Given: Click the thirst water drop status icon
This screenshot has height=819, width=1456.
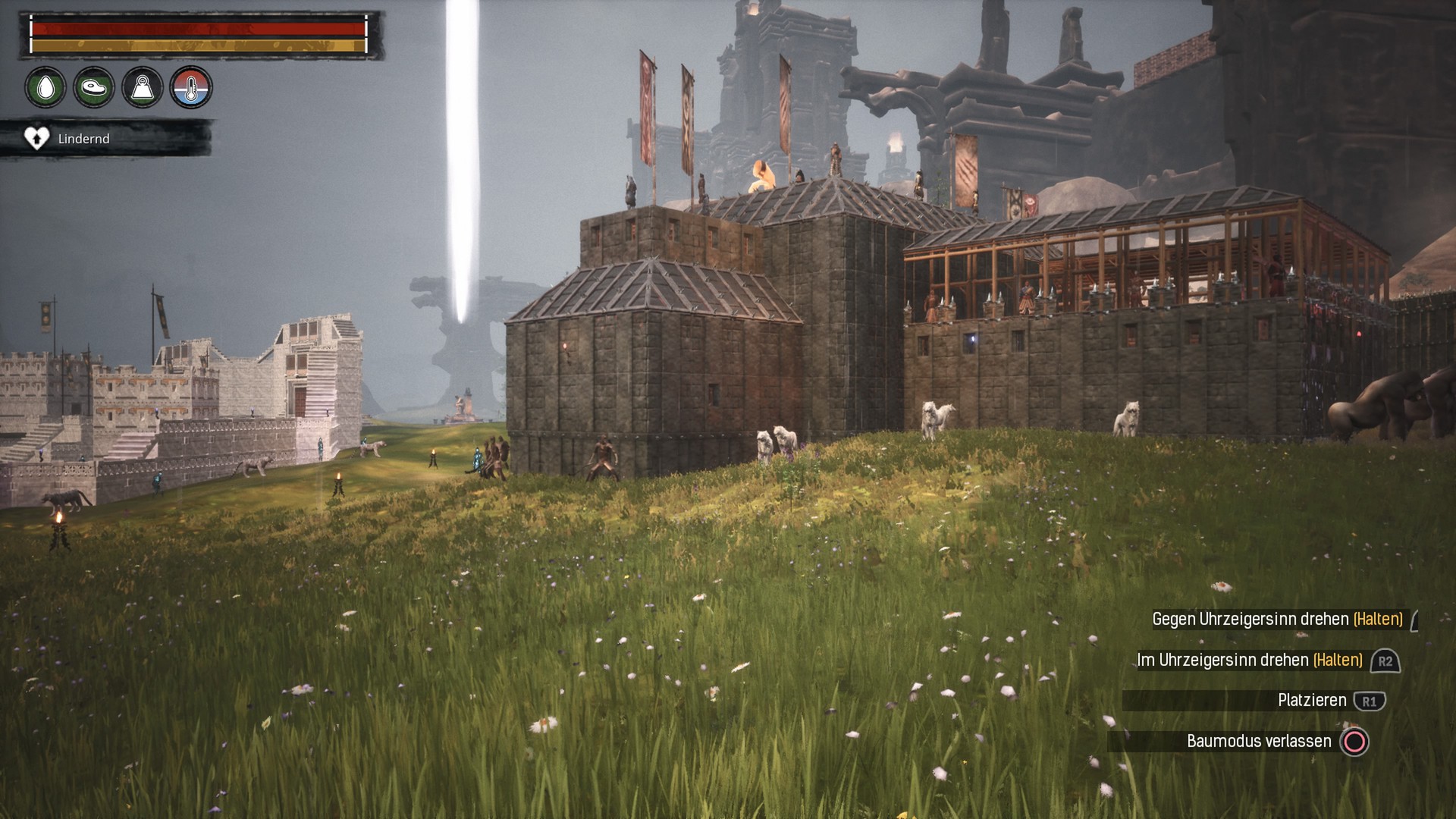Looking at the screenshot, I should pyautogui.click(x=45, y=88).
